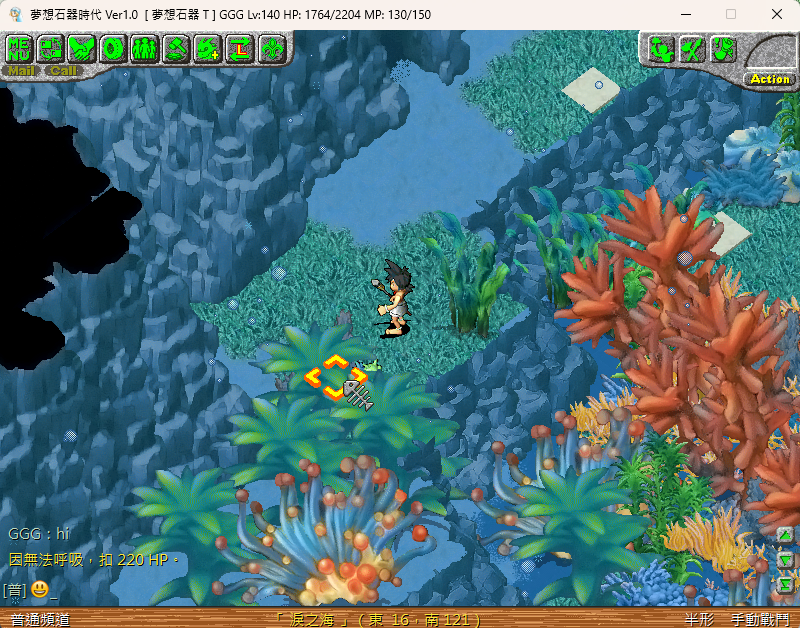The image size is (800, 628).
Task: Click the green up arrow chat scroll button
Action: click(x=786, y=535)
